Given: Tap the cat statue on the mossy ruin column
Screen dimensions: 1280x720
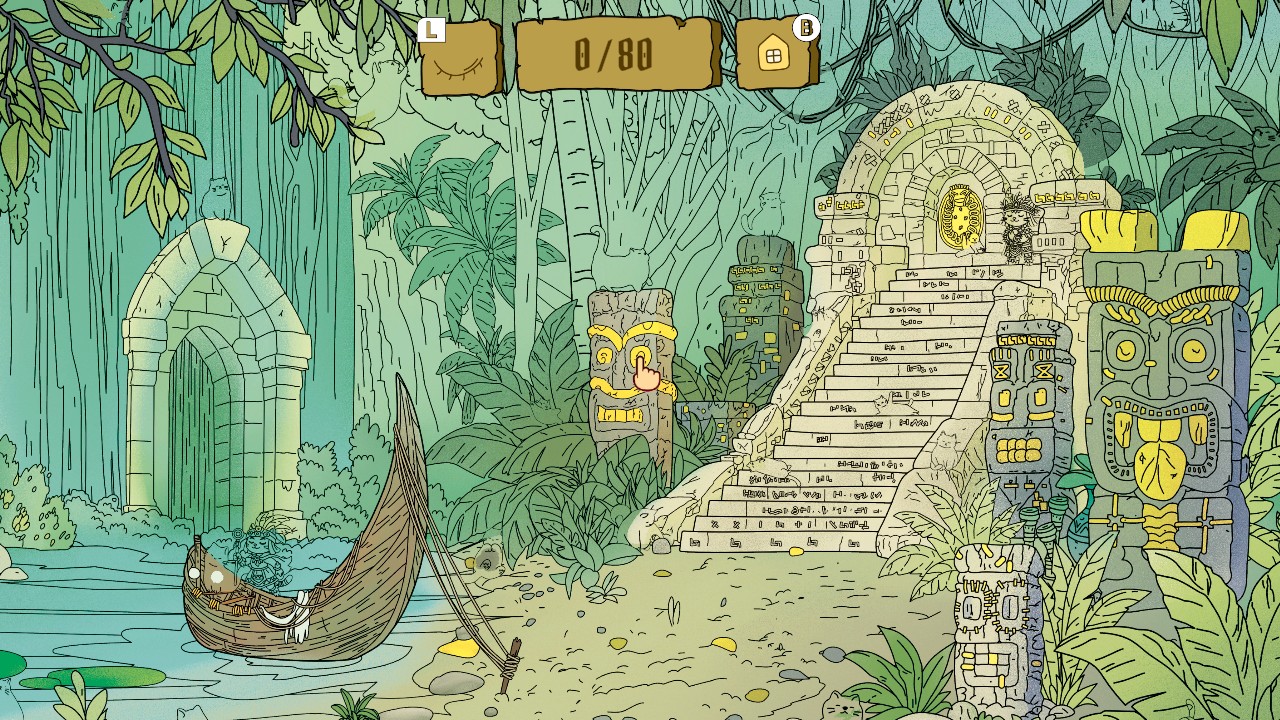Looking at the screenshot, I should pyautogui.click(x=768, y=211).
